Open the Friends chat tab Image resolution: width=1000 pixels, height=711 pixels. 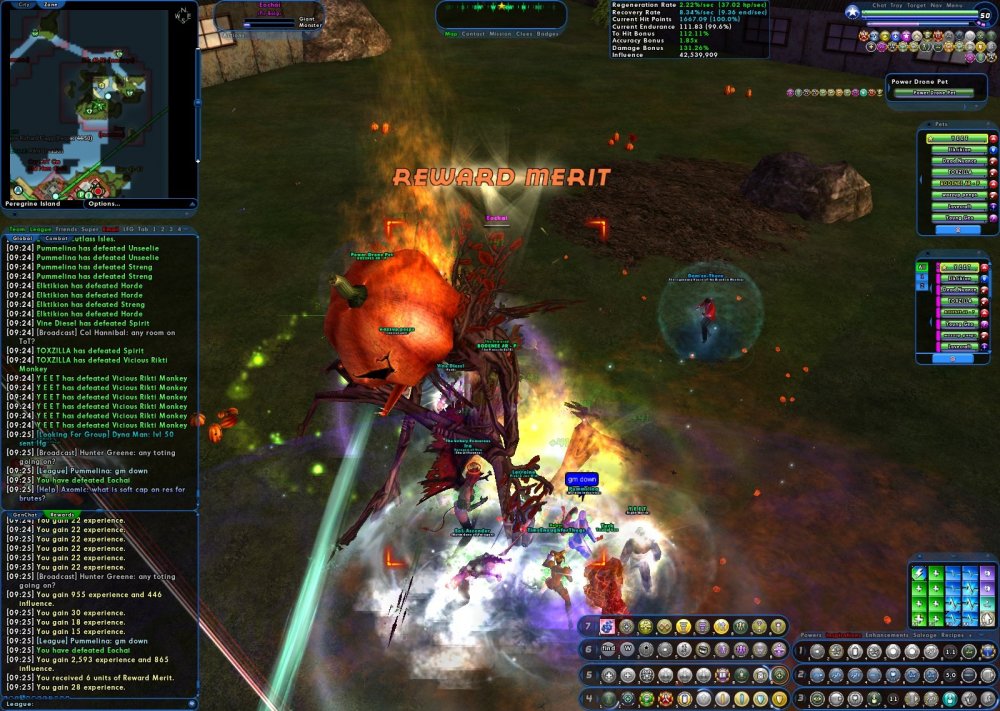tap(67, 229)
